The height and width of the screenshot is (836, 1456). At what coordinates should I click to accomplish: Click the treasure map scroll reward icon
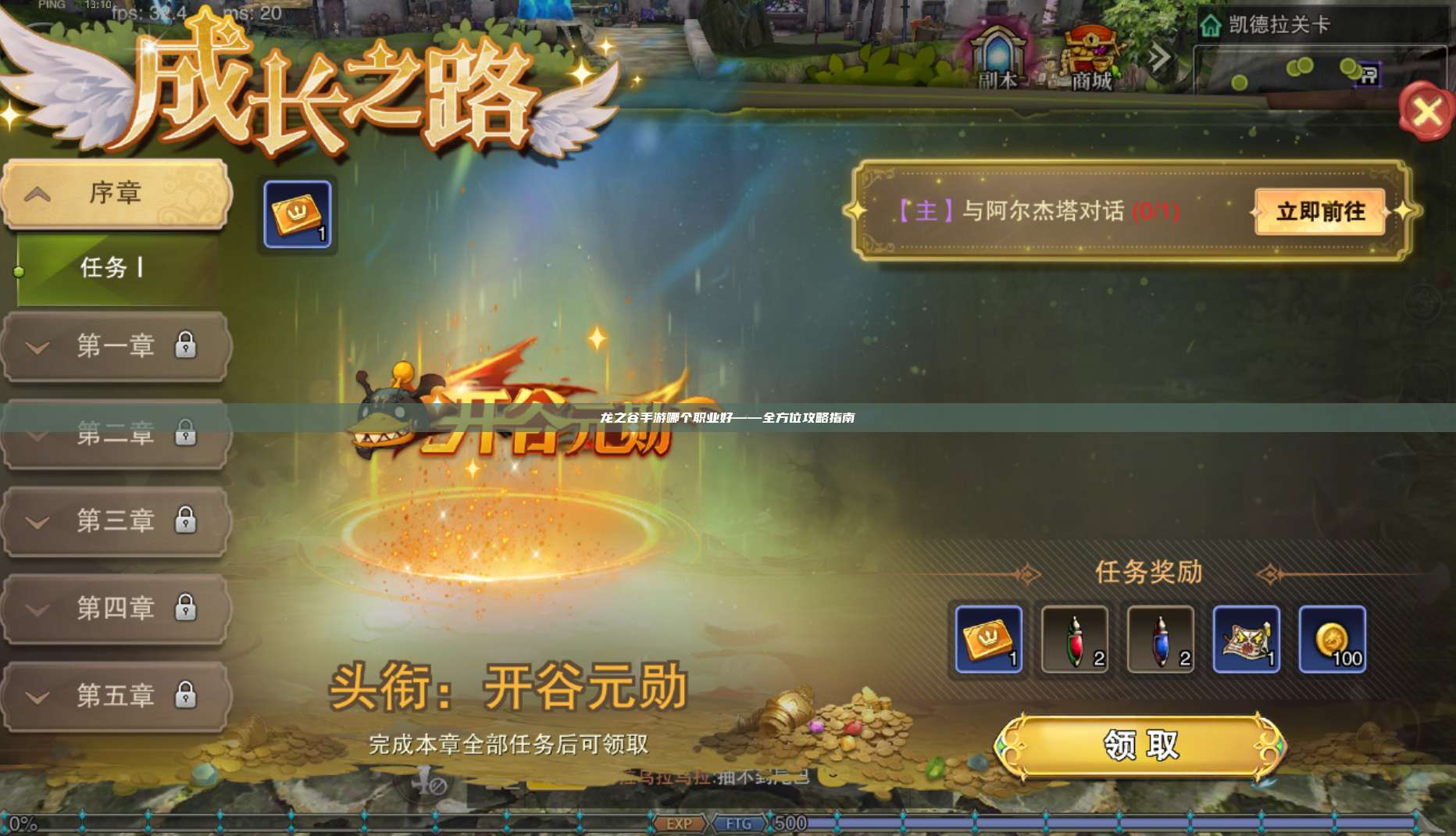click(x=1247, y=638)
